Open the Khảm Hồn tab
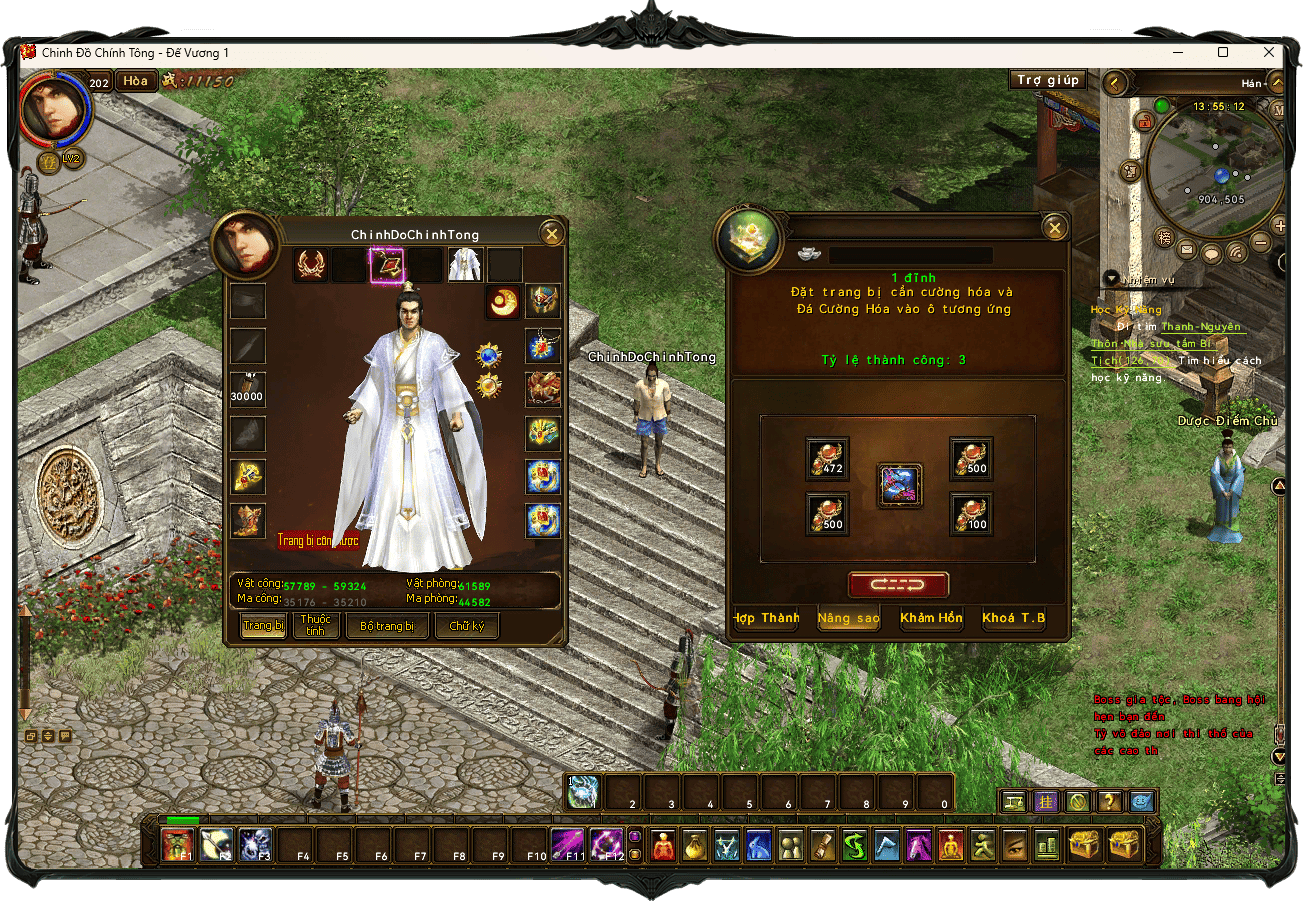1303x901 pixels. pos(931,618)
